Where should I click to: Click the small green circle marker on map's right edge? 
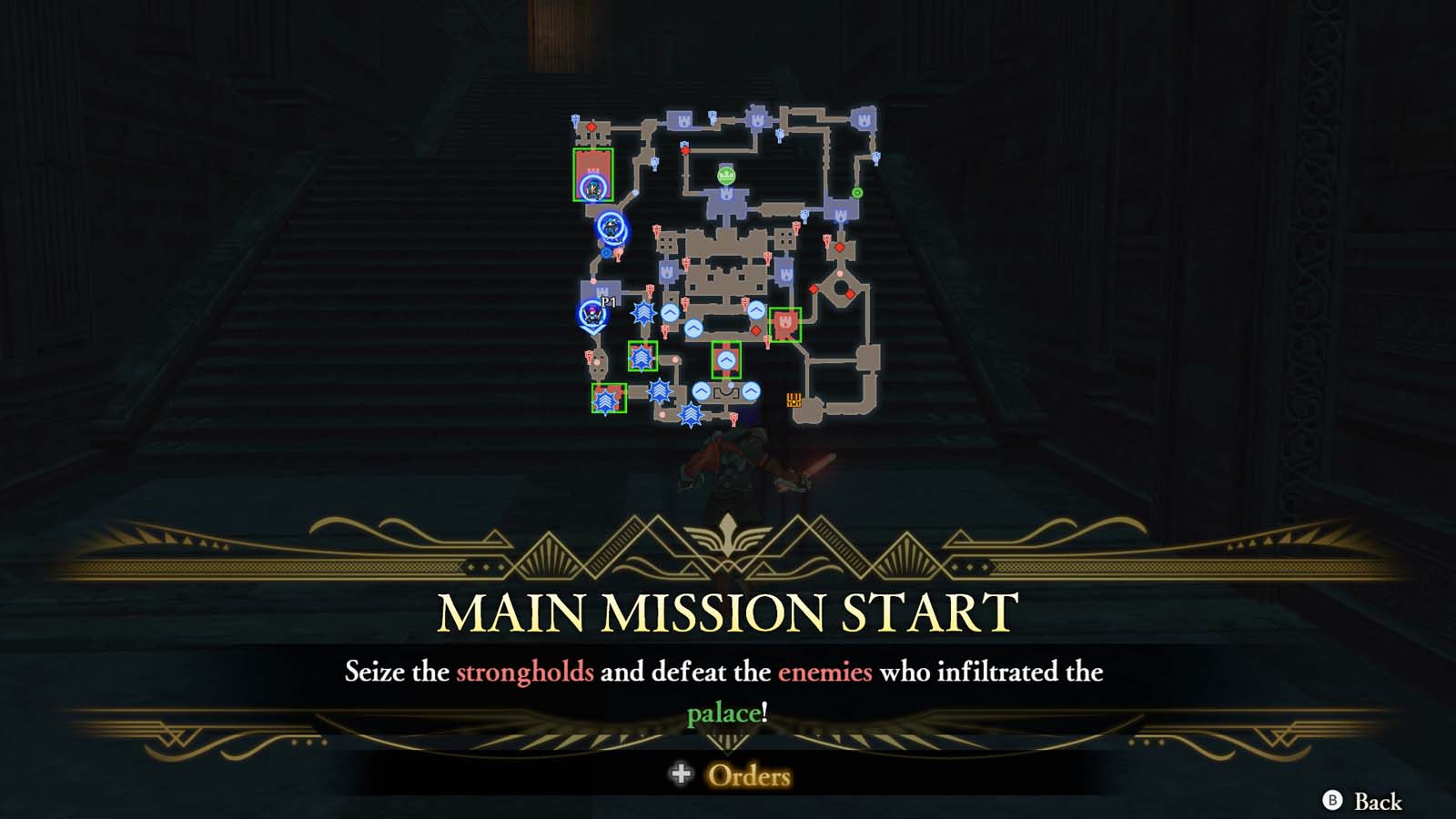click(x=857, y=192)
